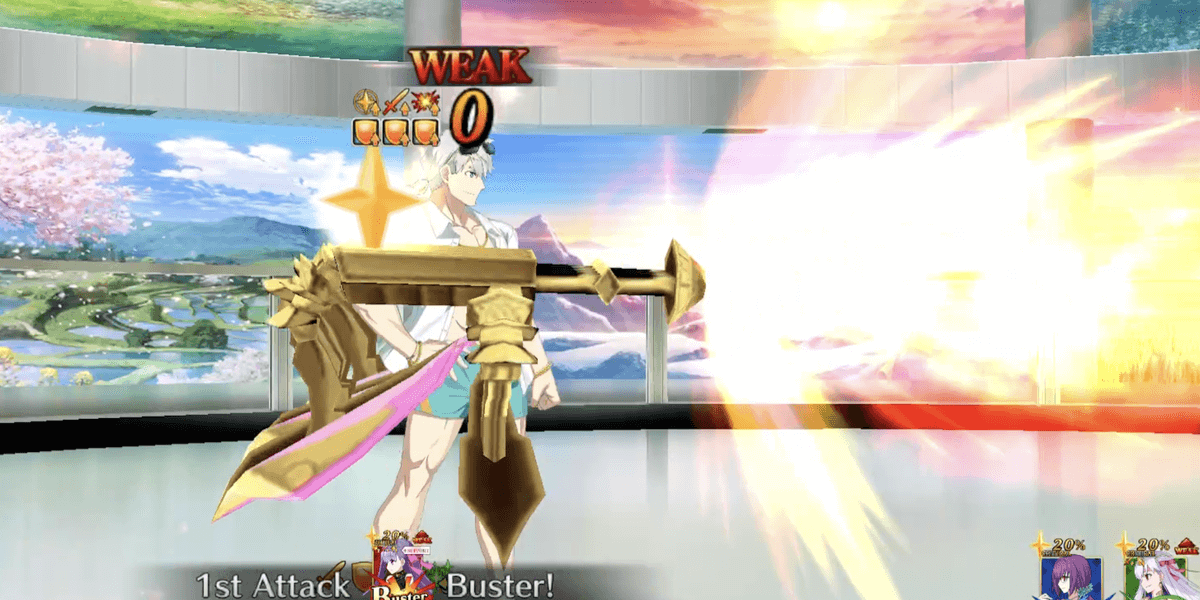Inspect the sword attack-up buff icon
This screenshot has height=600, width=1200.
(x=396, y=103)
